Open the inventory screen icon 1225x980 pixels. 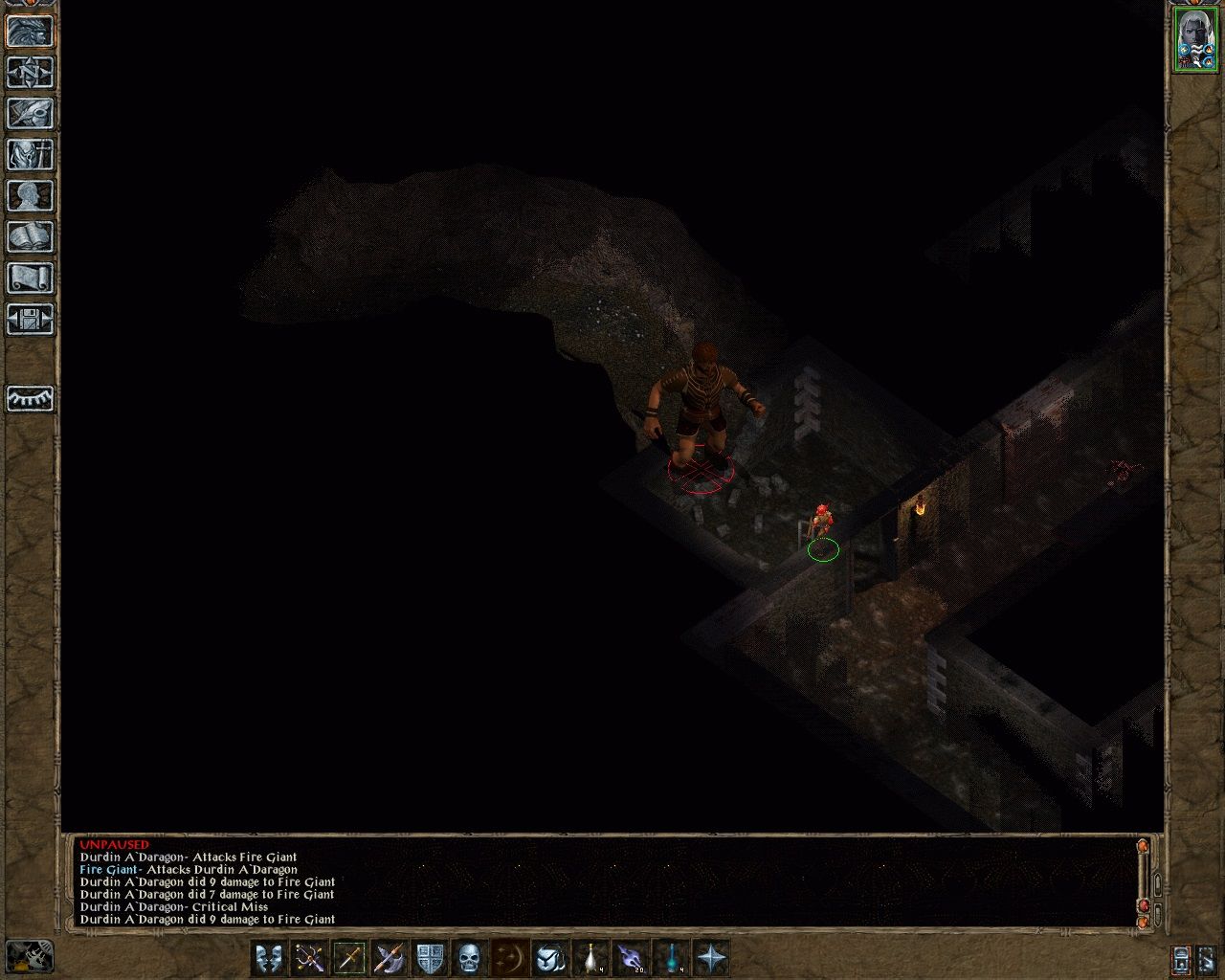click(x=29, y=156)
